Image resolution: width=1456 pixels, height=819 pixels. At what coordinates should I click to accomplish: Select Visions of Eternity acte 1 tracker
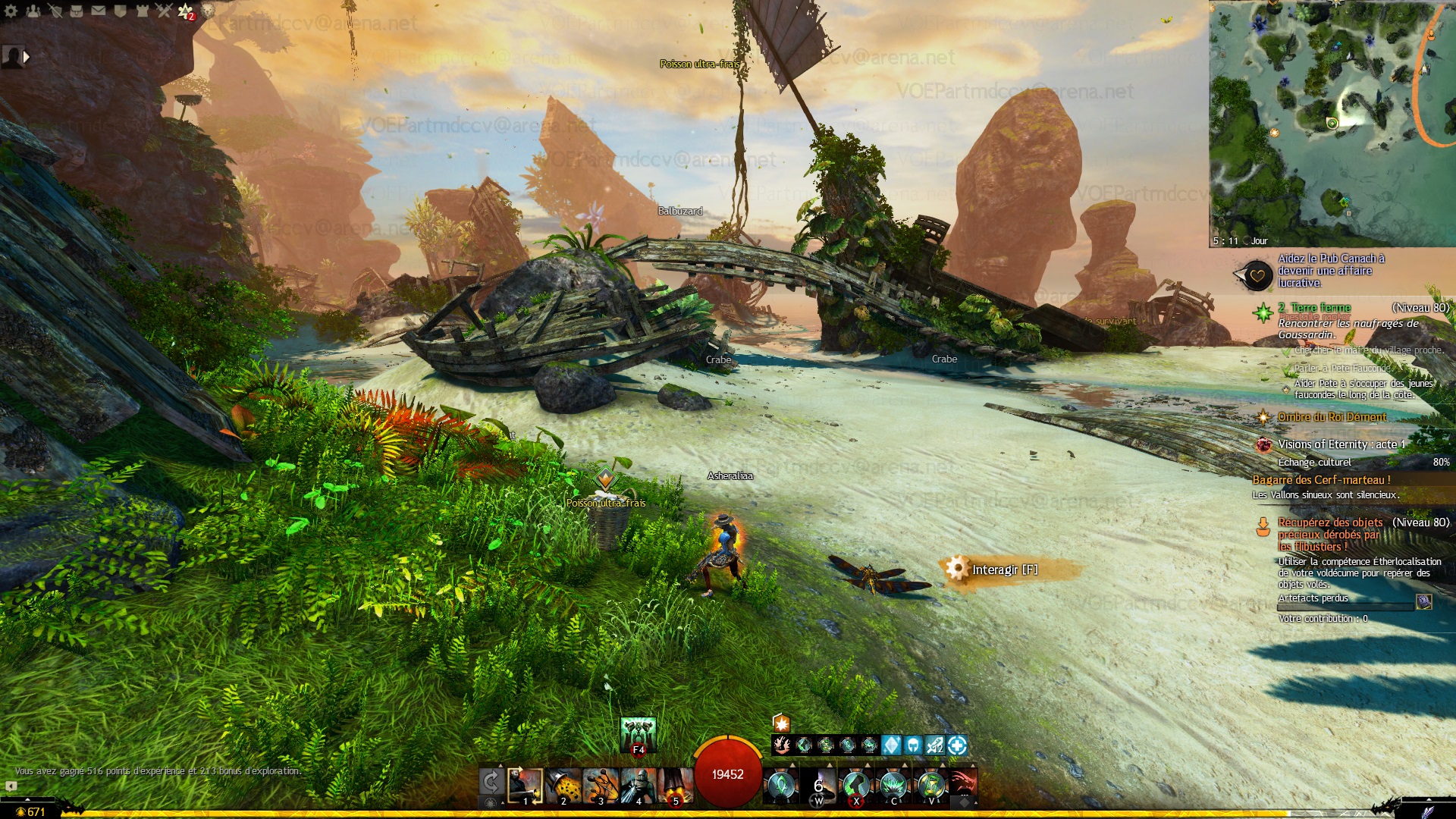click(1341, 444)
